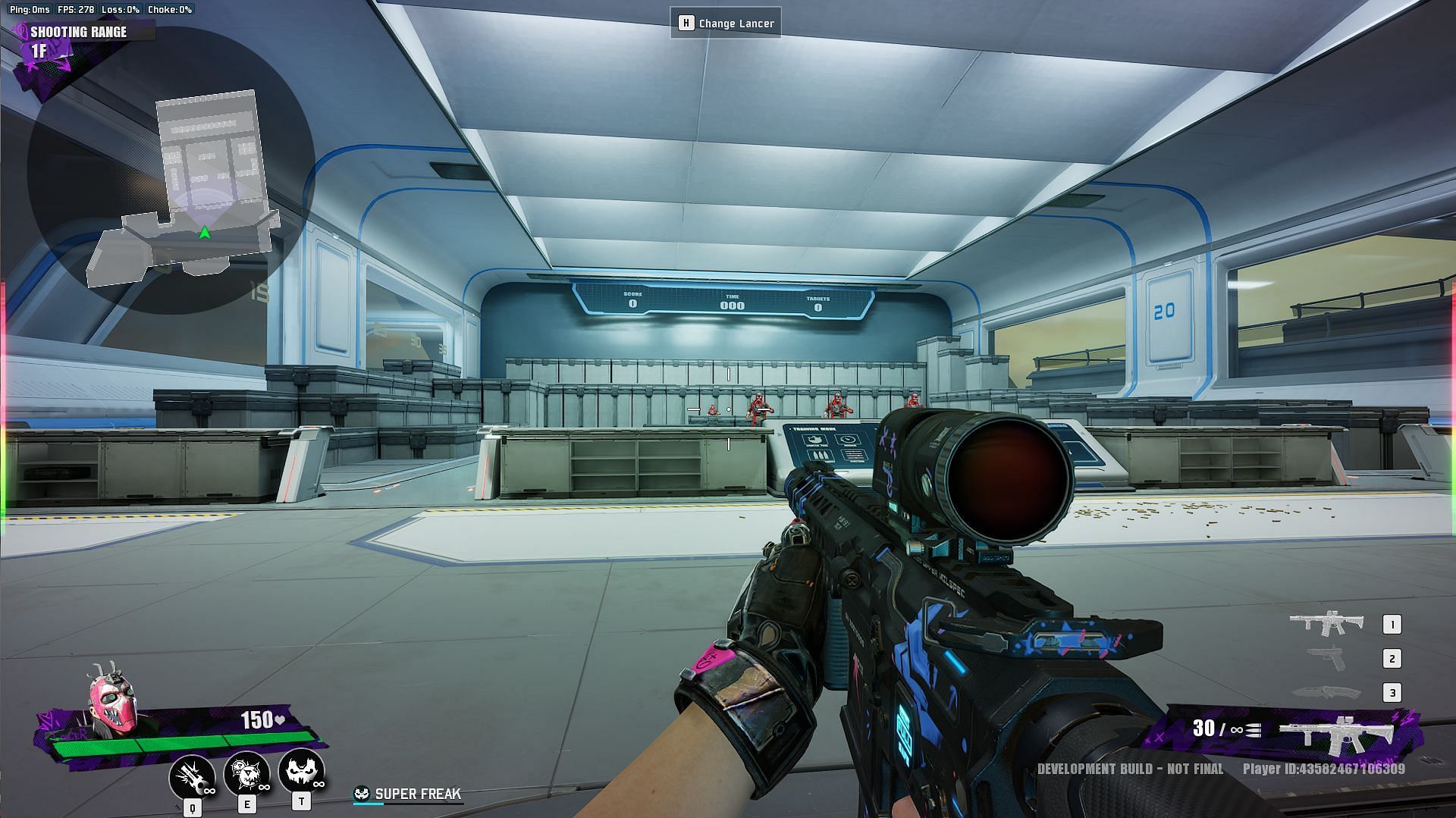Screen dimensions: 1456x818
Task: Click the Super Freak skill label
Action: [417, 794]
